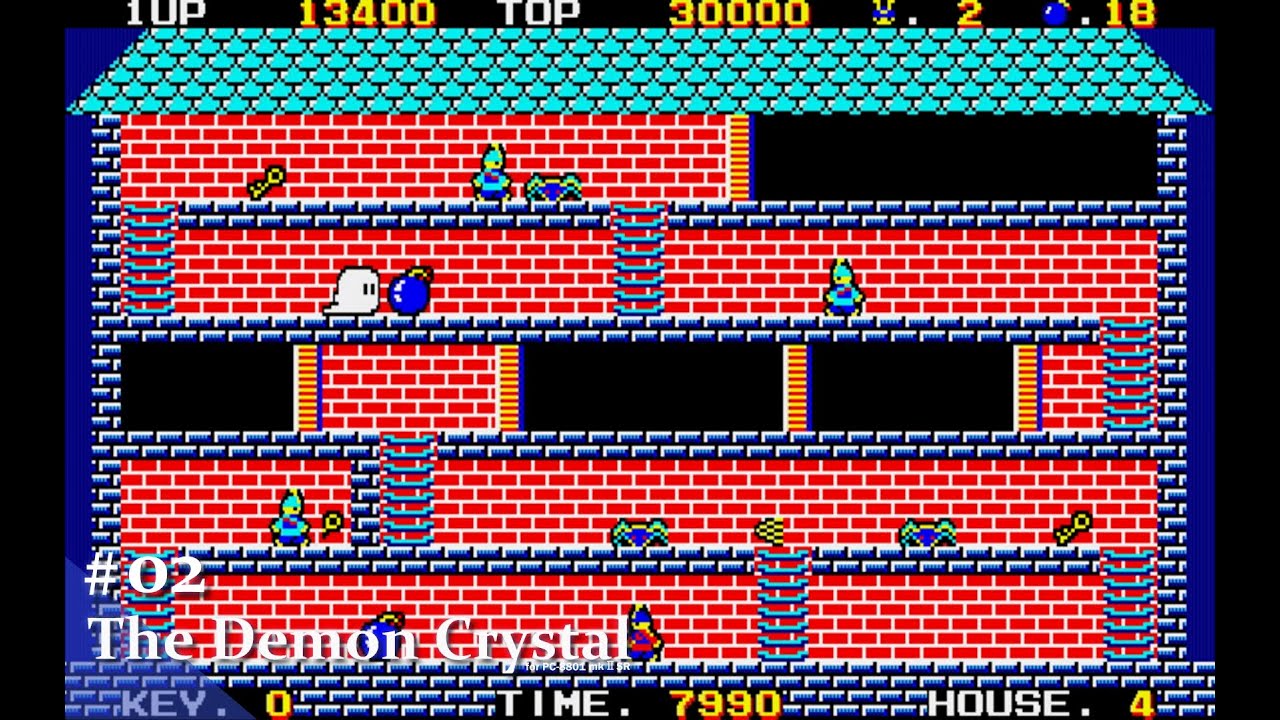Click the player character at the bottom center
This screenshot has height=720, width=1280.
[x=642, y=630]
